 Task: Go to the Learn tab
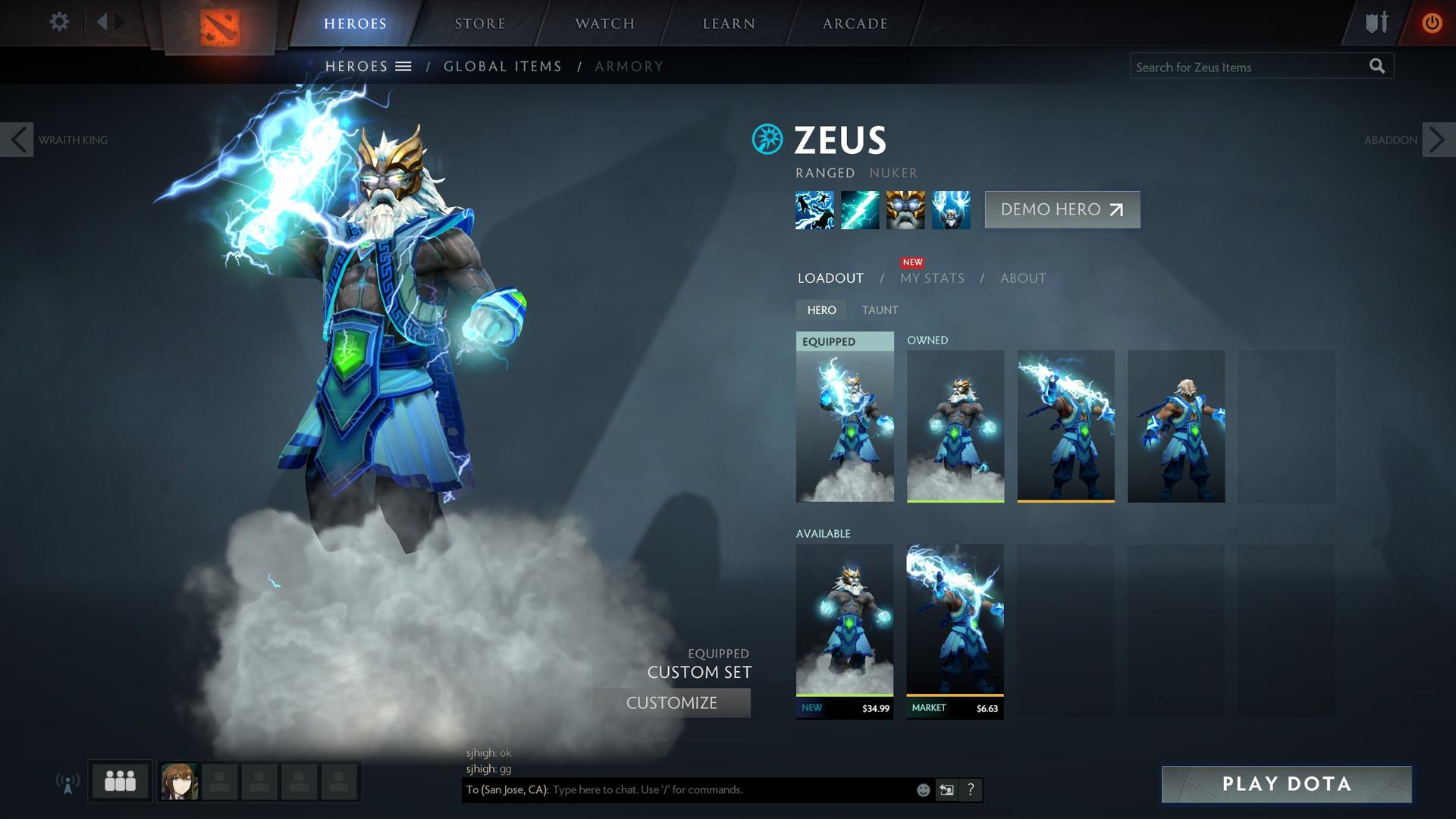729,24
